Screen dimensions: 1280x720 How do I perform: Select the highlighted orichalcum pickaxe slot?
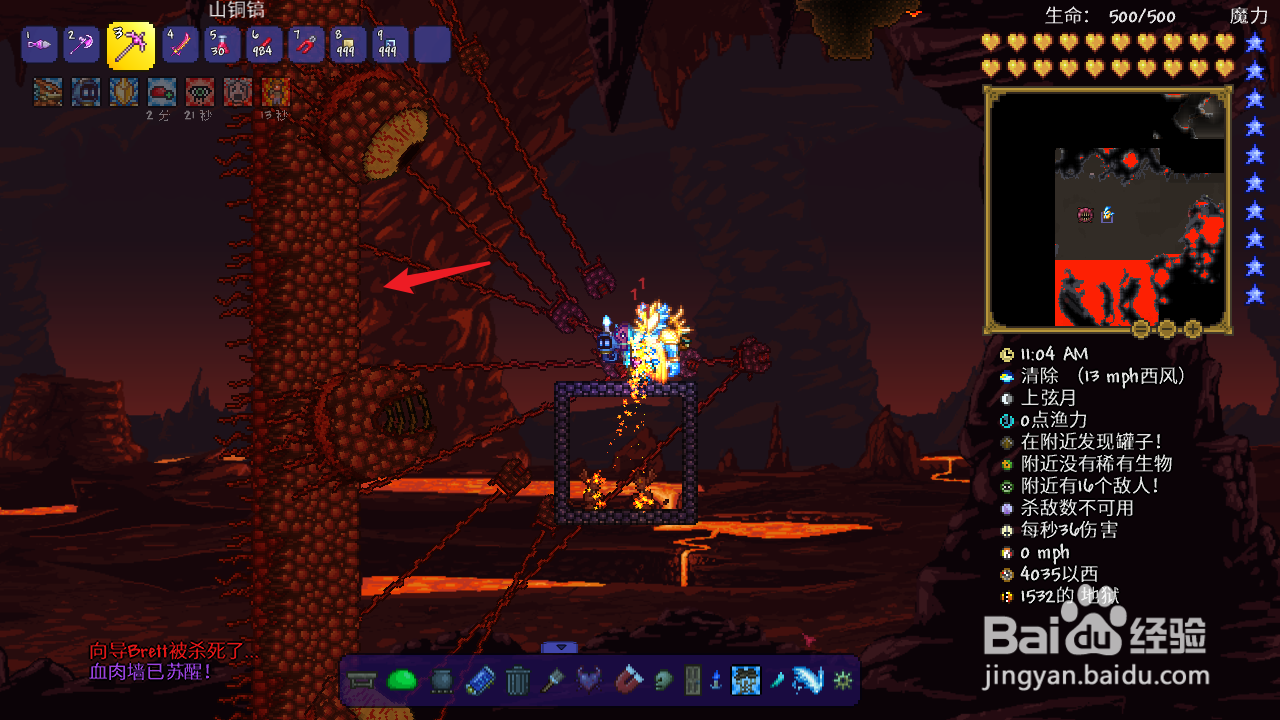click(x=131, y=45)
